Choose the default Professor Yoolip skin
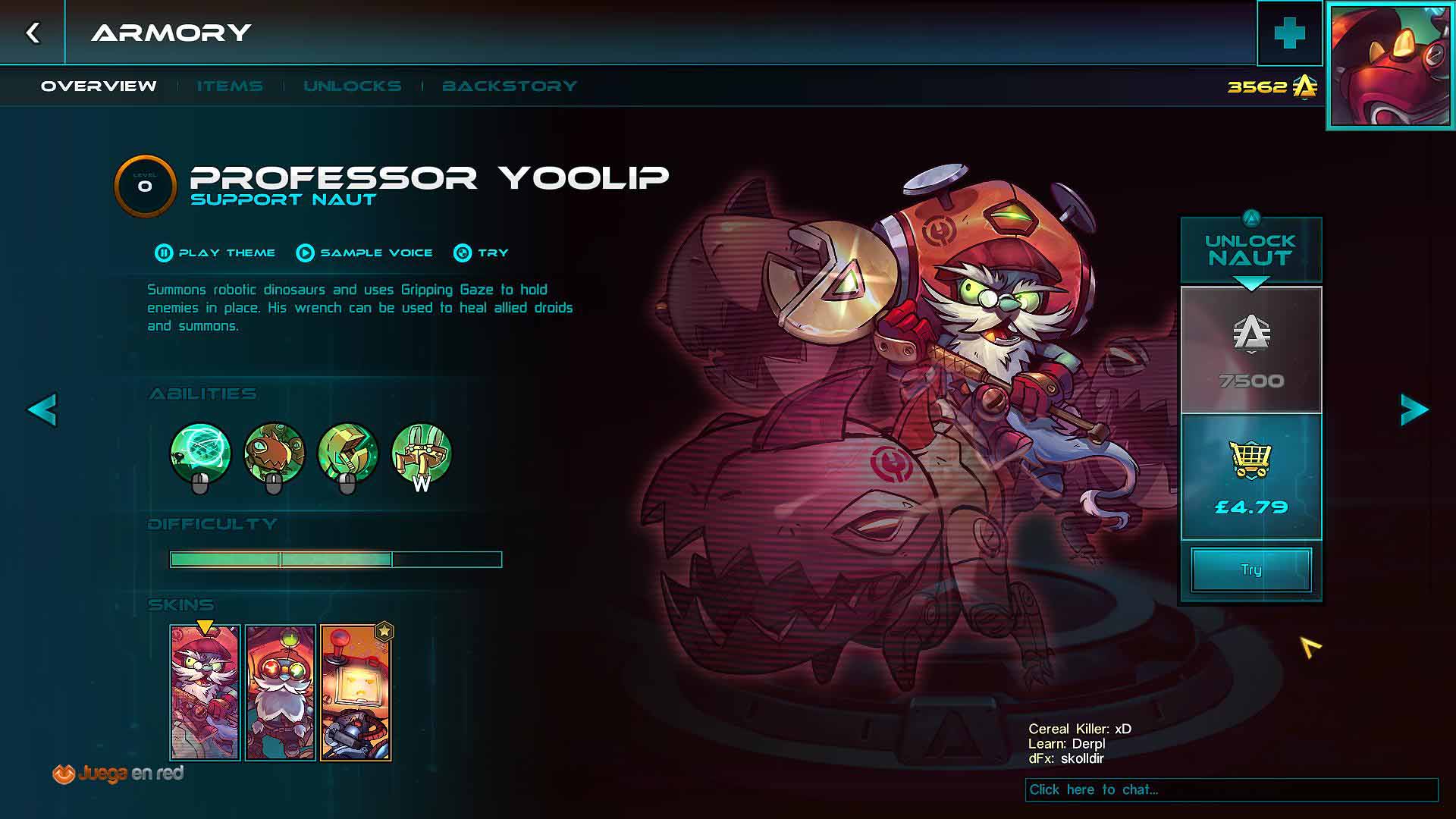1456x819 pixels. [x=205, y=692]
